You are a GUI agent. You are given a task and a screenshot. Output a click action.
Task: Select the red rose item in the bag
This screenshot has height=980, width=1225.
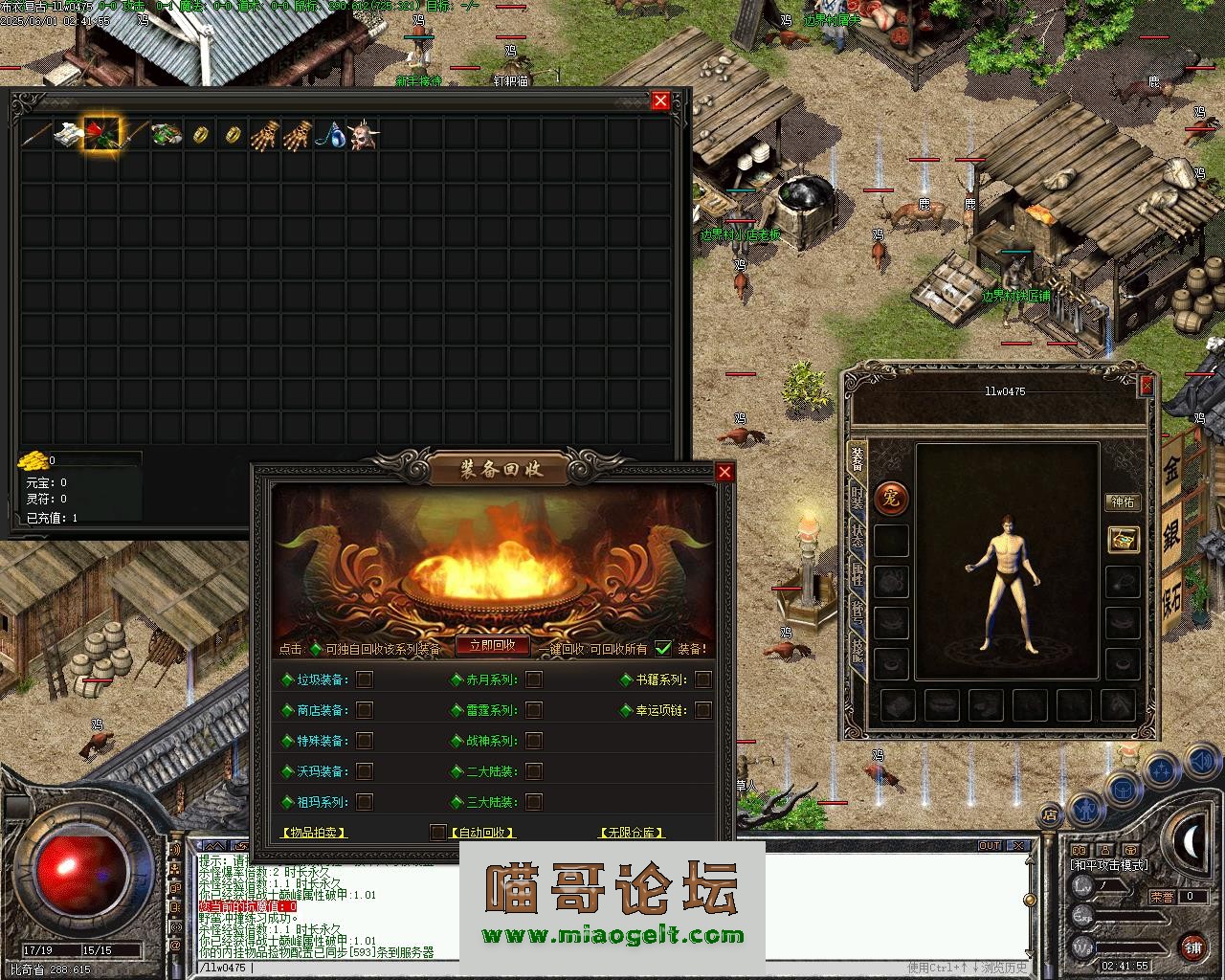coord(101,135)
